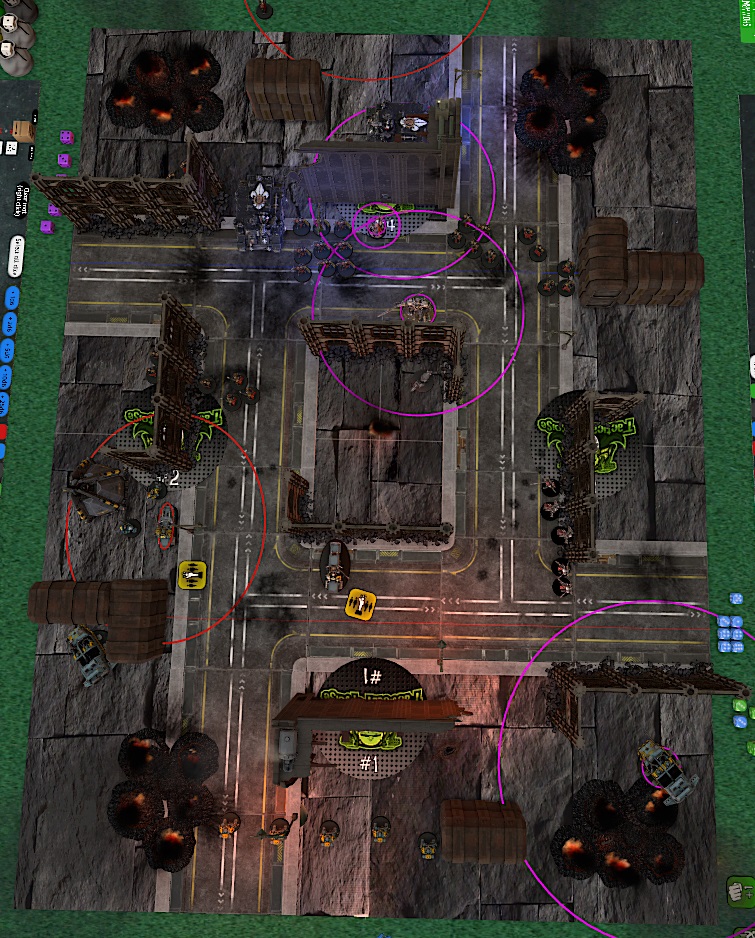The height and width of the screenshot is (938, 755).
Task: Add one die with the +1D6 button
Action: coord(11,297)
